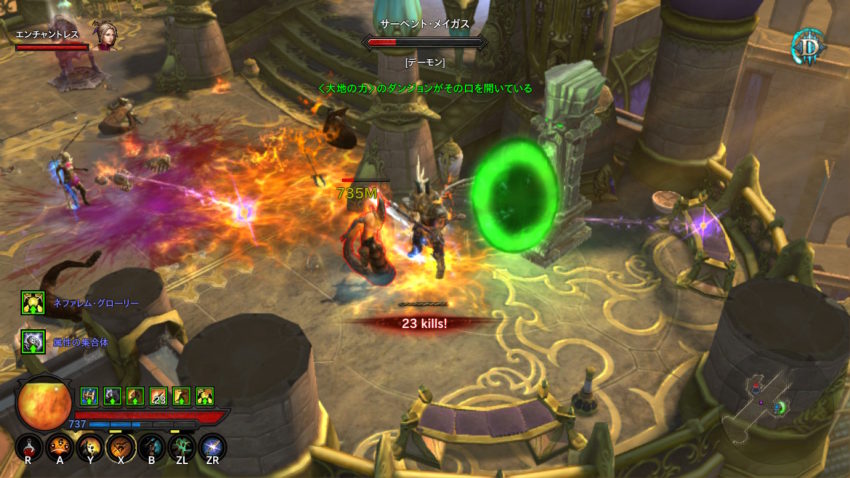Activate the orange mask skill icon
This screenshot has height=478, width=850.
(x=60, y=447)
